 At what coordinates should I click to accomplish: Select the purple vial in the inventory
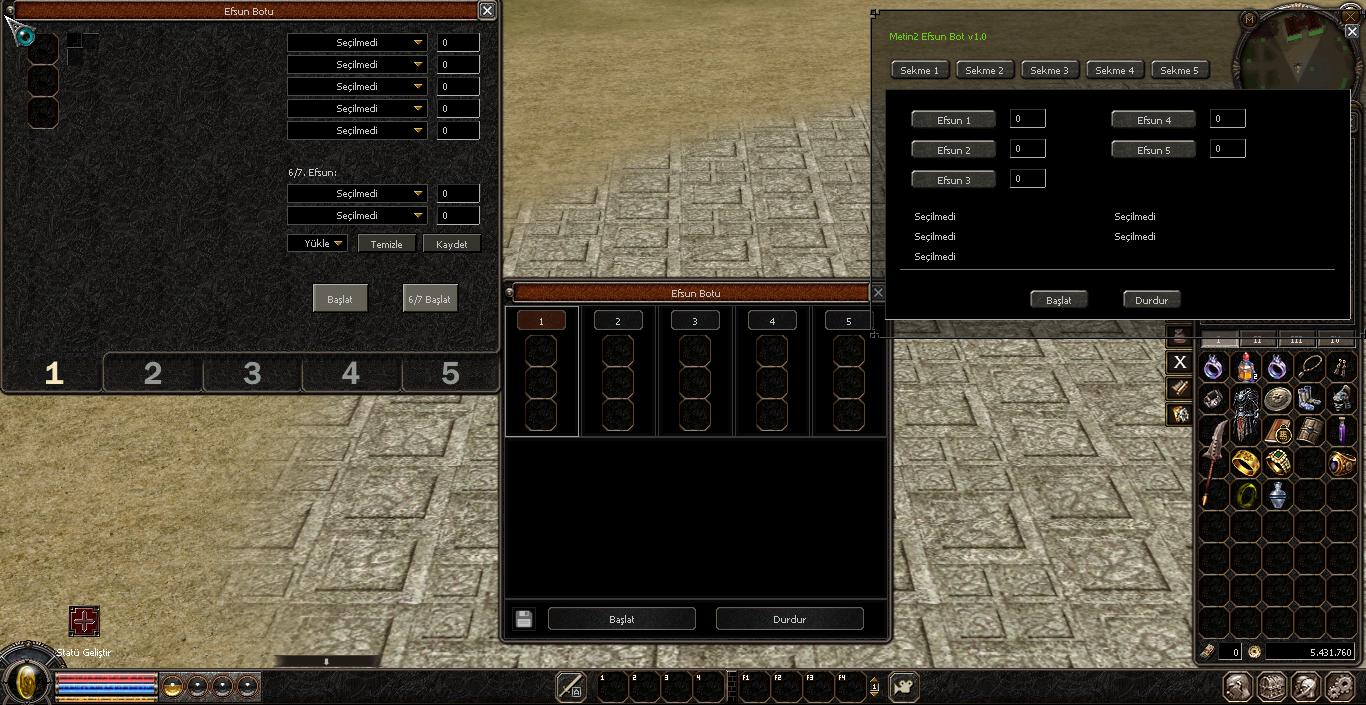click(x=1341, y=431)
